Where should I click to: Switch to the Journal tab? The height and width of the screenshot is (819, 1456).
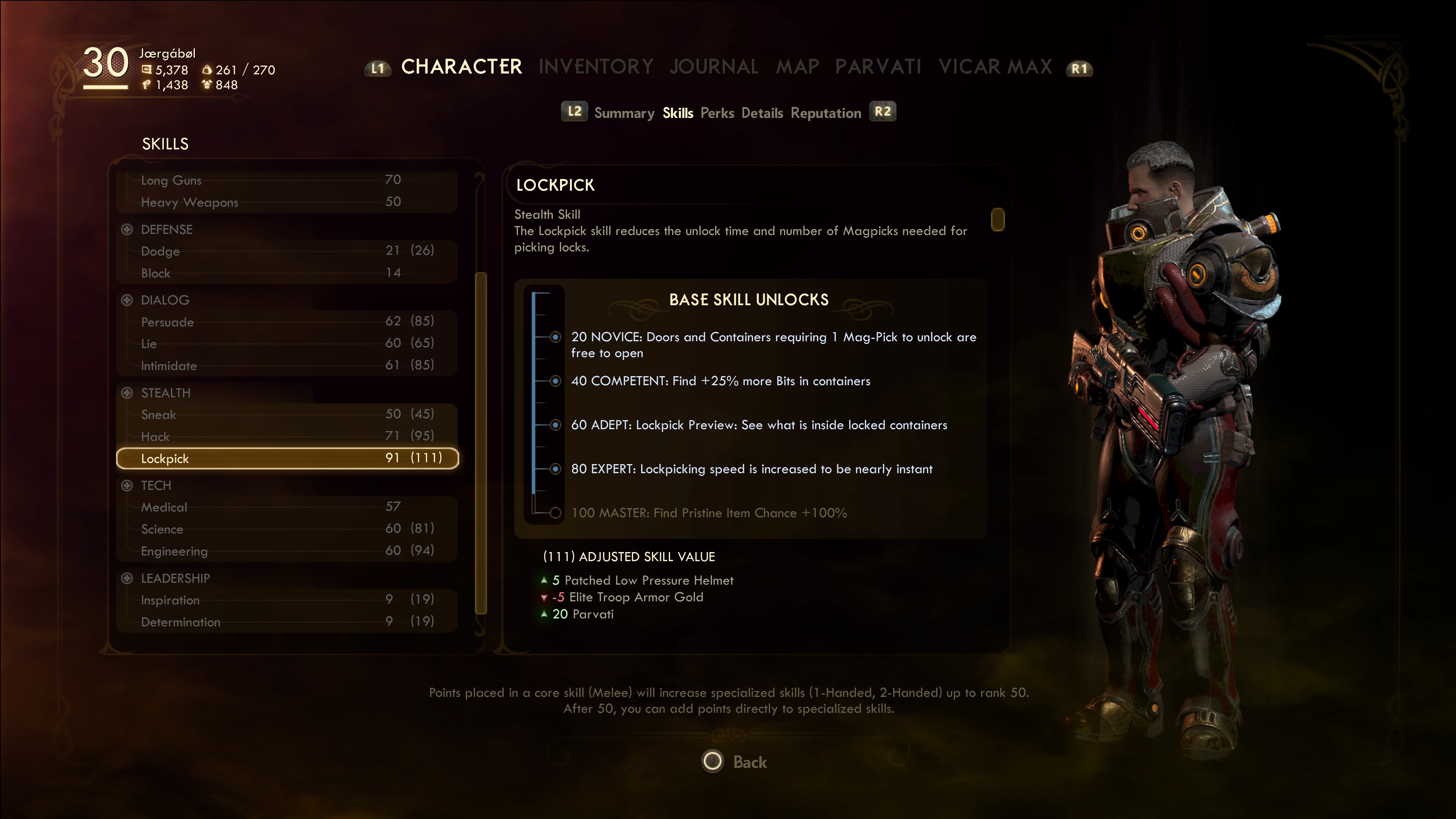coord(714,67)
